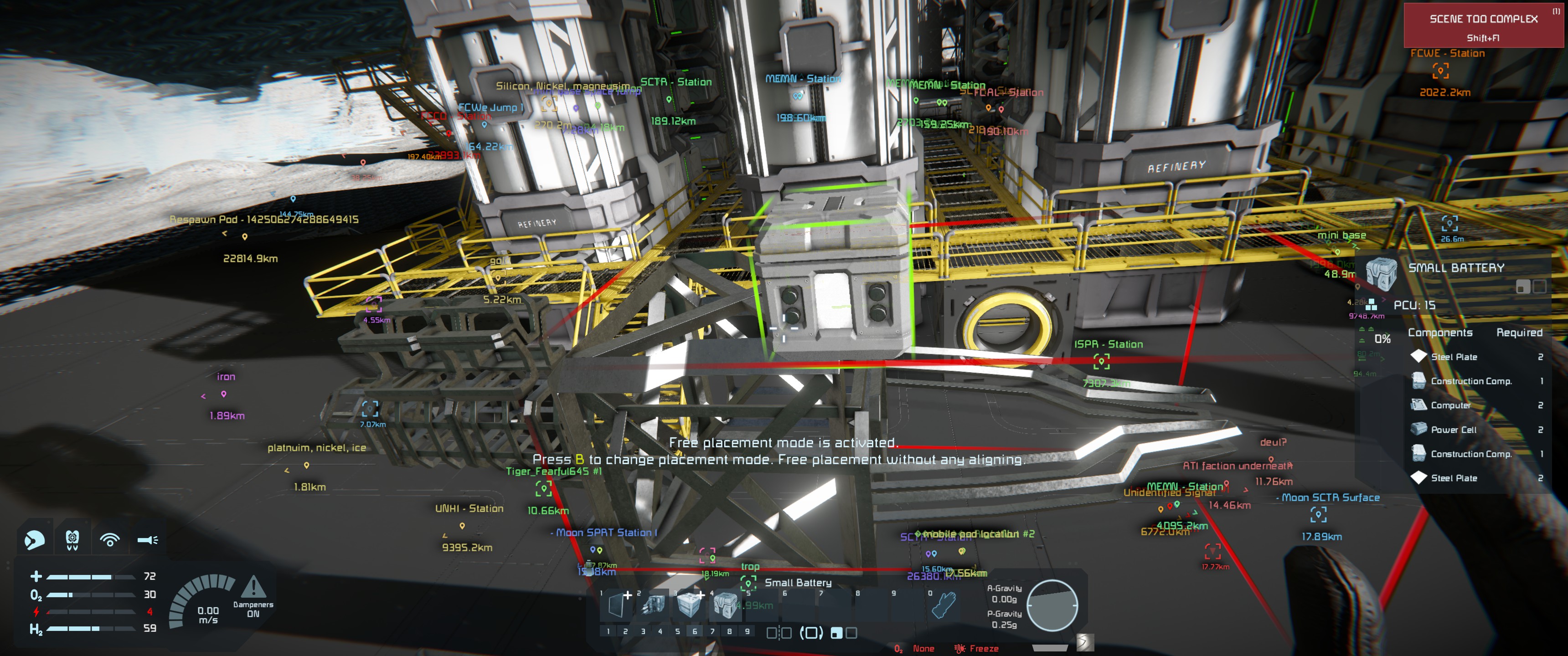Select the empty hand glove slot
Image resolution: width=1568 pixels, height=656 pixels.
943,606
